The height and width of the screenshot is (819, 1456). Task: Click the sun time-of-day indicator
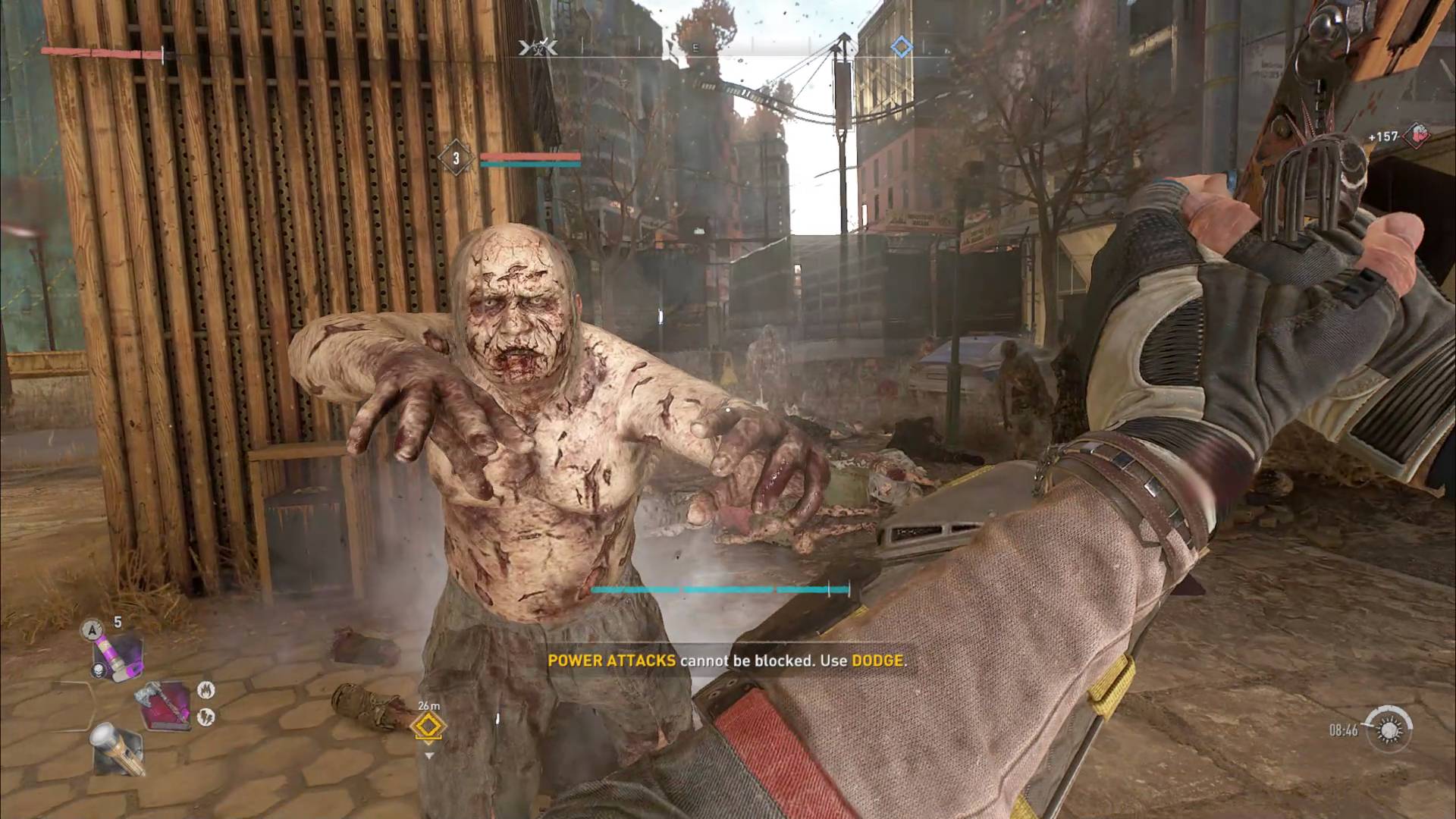click(1389, 730)
